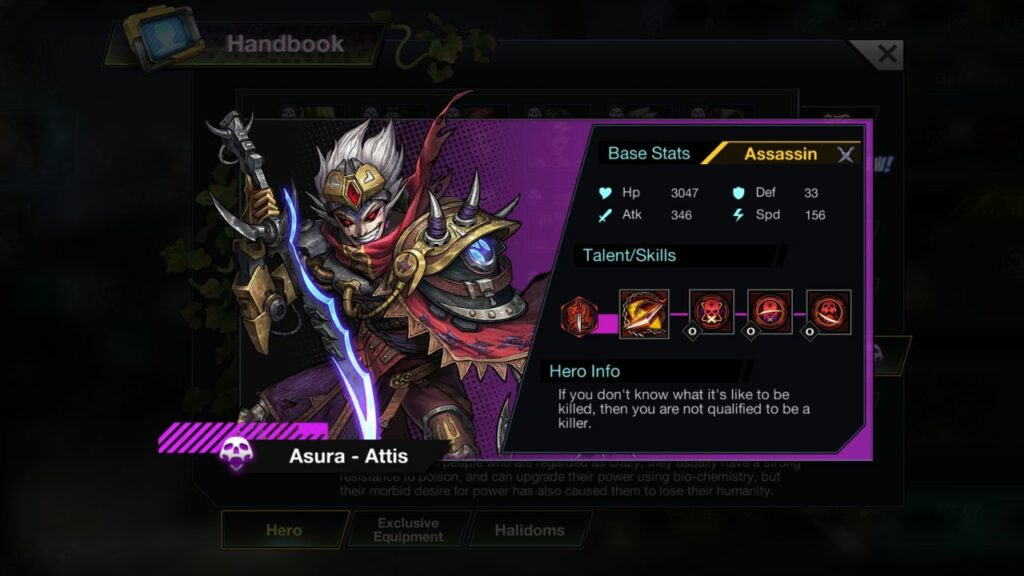Select the chained blade skill icon
The width and height of the screenshot is (1024, 576).
pos(643,312)
